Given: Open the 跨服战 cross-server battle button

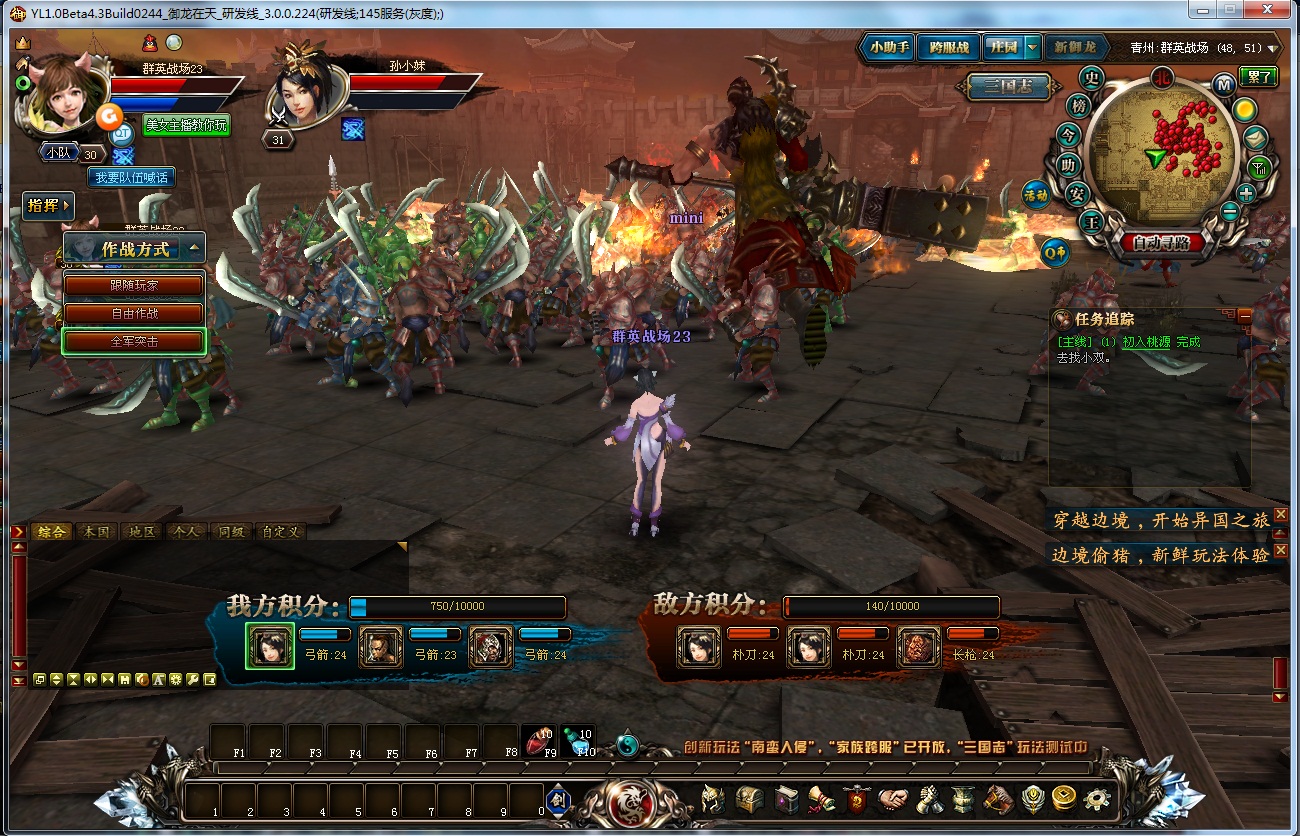Looking at the screenshot, I should coord(948,47).
